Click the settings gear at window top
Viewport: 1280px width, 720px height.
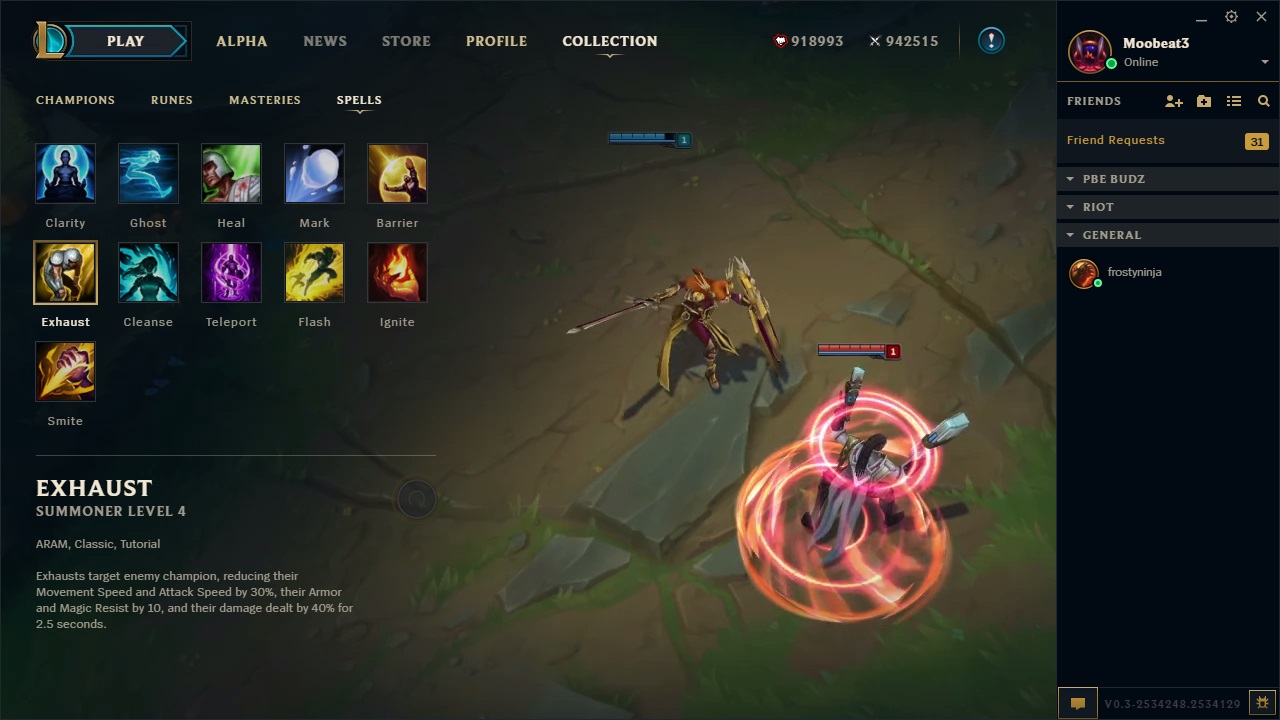(x=1231, y=17)
